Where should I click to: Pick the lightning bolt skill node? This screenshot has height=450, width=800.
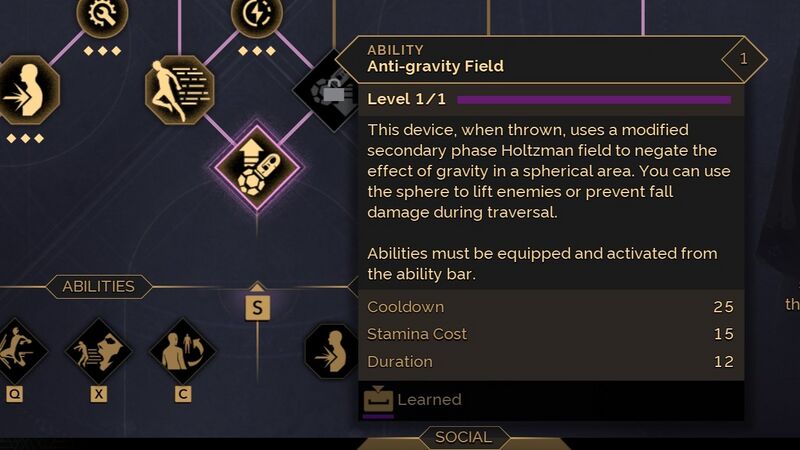point(256,14)
